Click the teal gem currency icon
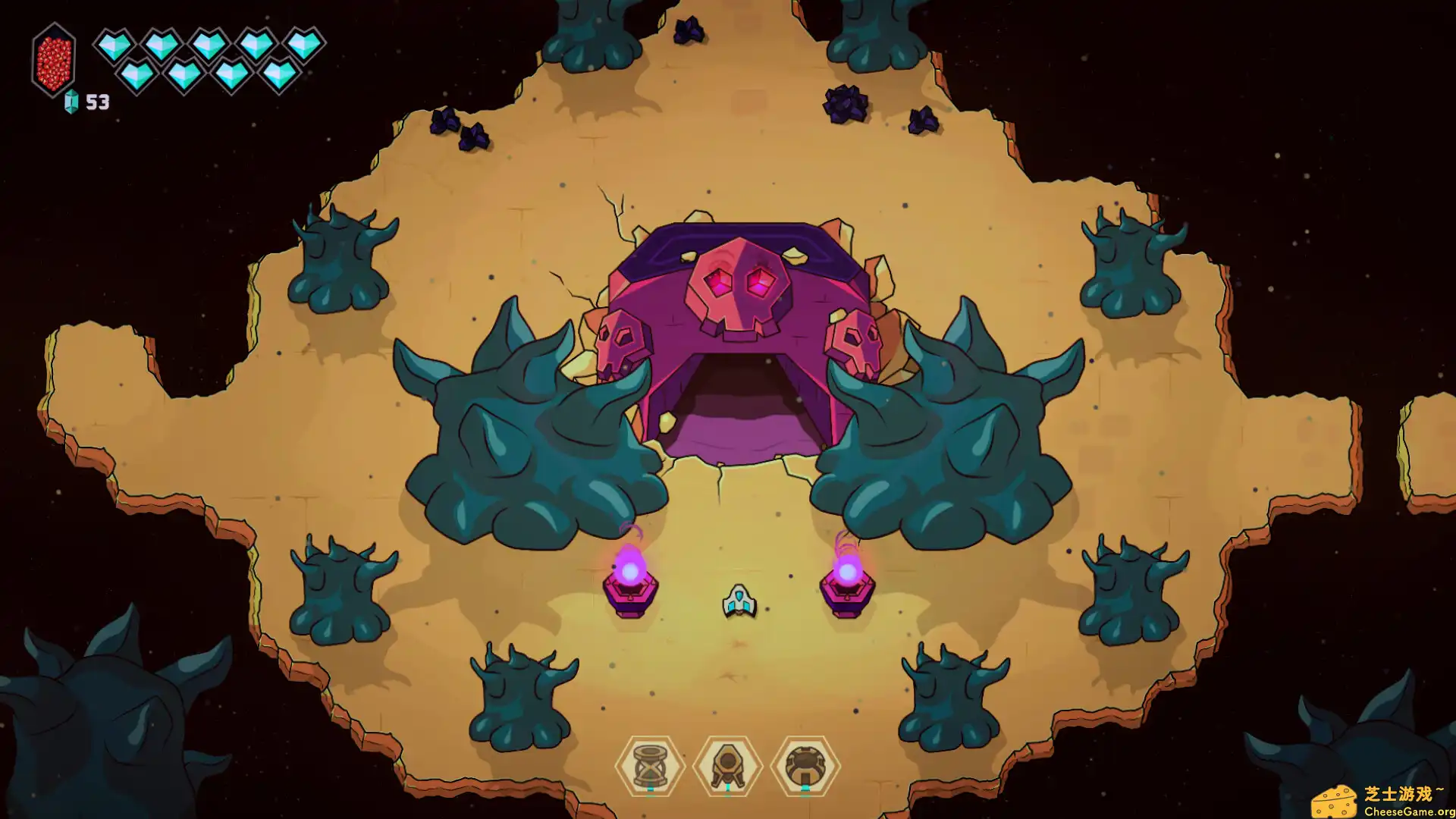Viewport: 1456px width, 819px height. click(71, 102)
